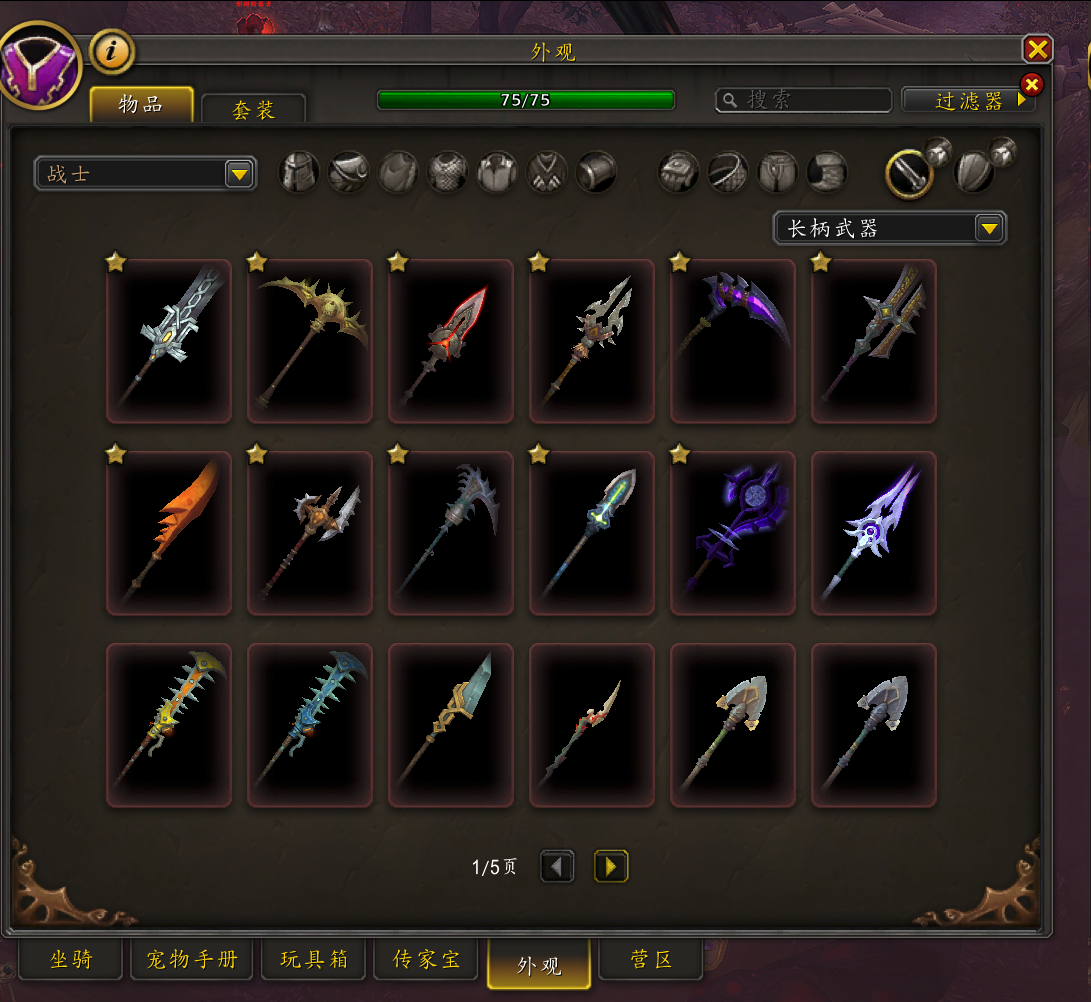Image resolution: width=1091 pixels, height=1002 pixels.
Task: Open the 营区 tab
Action: (651, 961)
